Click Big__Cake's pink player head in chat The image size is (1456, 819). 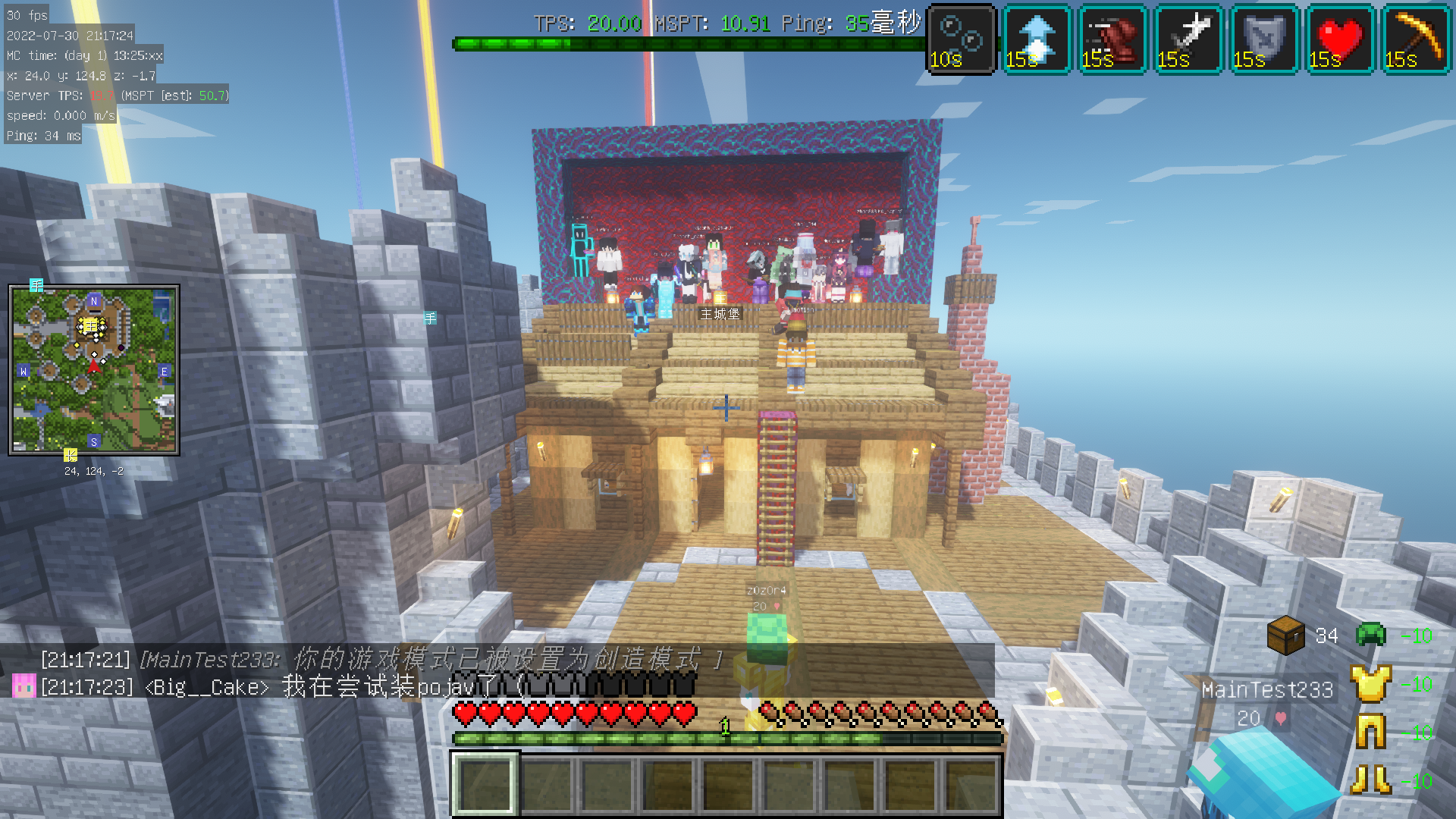coord(24,686)
